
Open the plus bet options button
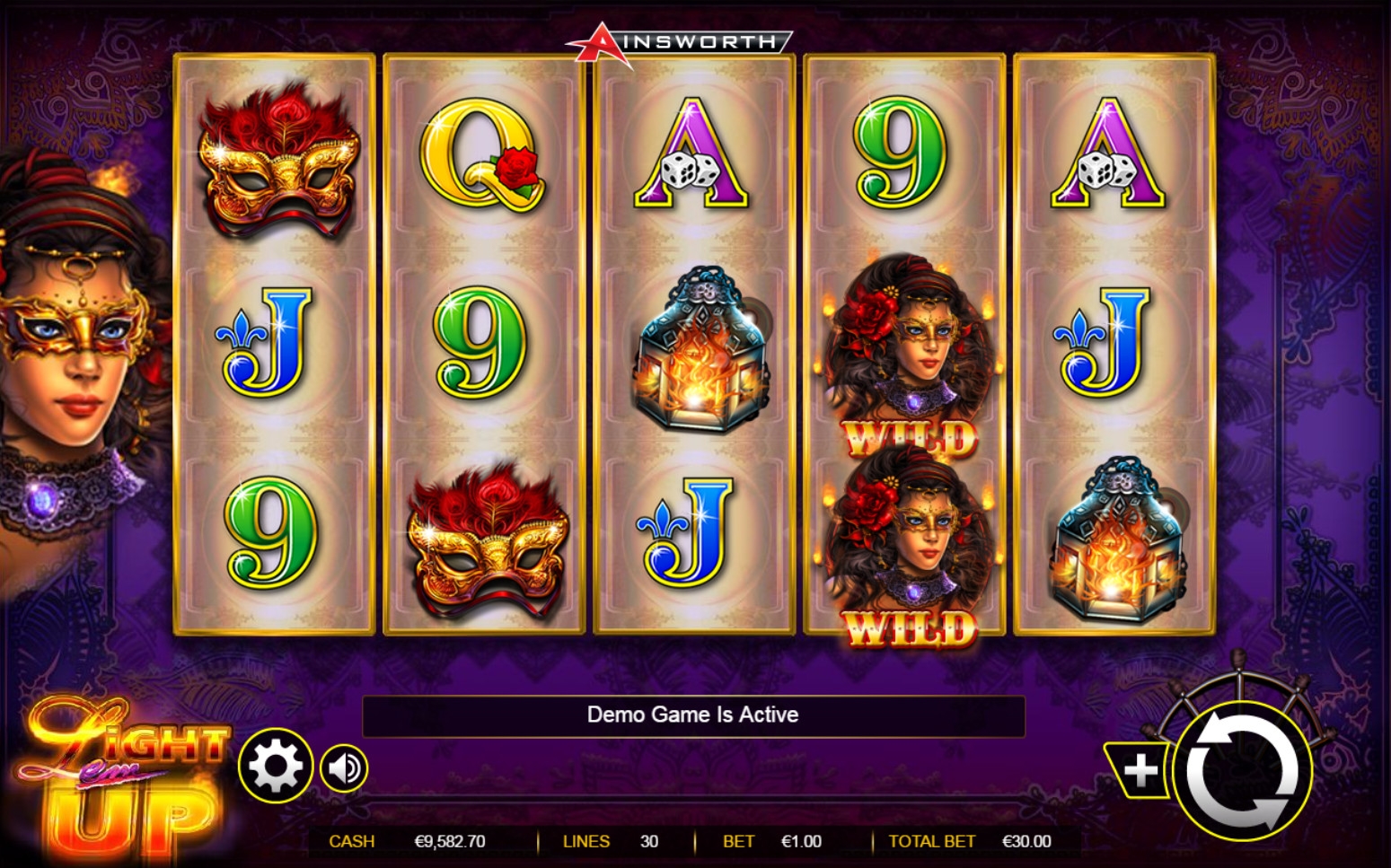click(1140, 770)
